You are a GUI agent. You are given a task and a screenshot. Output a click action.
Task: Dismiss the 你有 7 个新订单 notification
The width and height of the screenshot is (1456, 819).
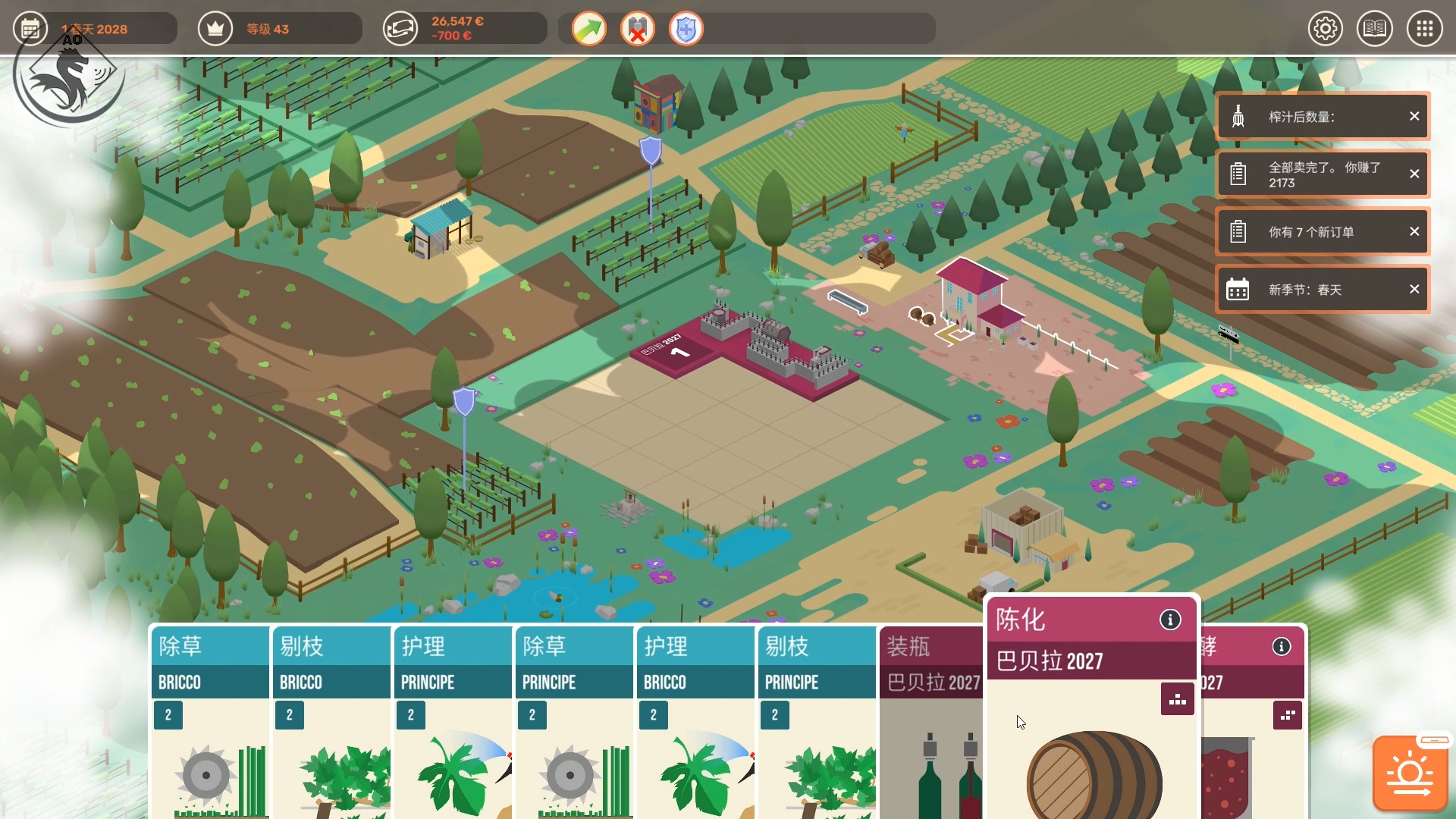pos(1414,231)
